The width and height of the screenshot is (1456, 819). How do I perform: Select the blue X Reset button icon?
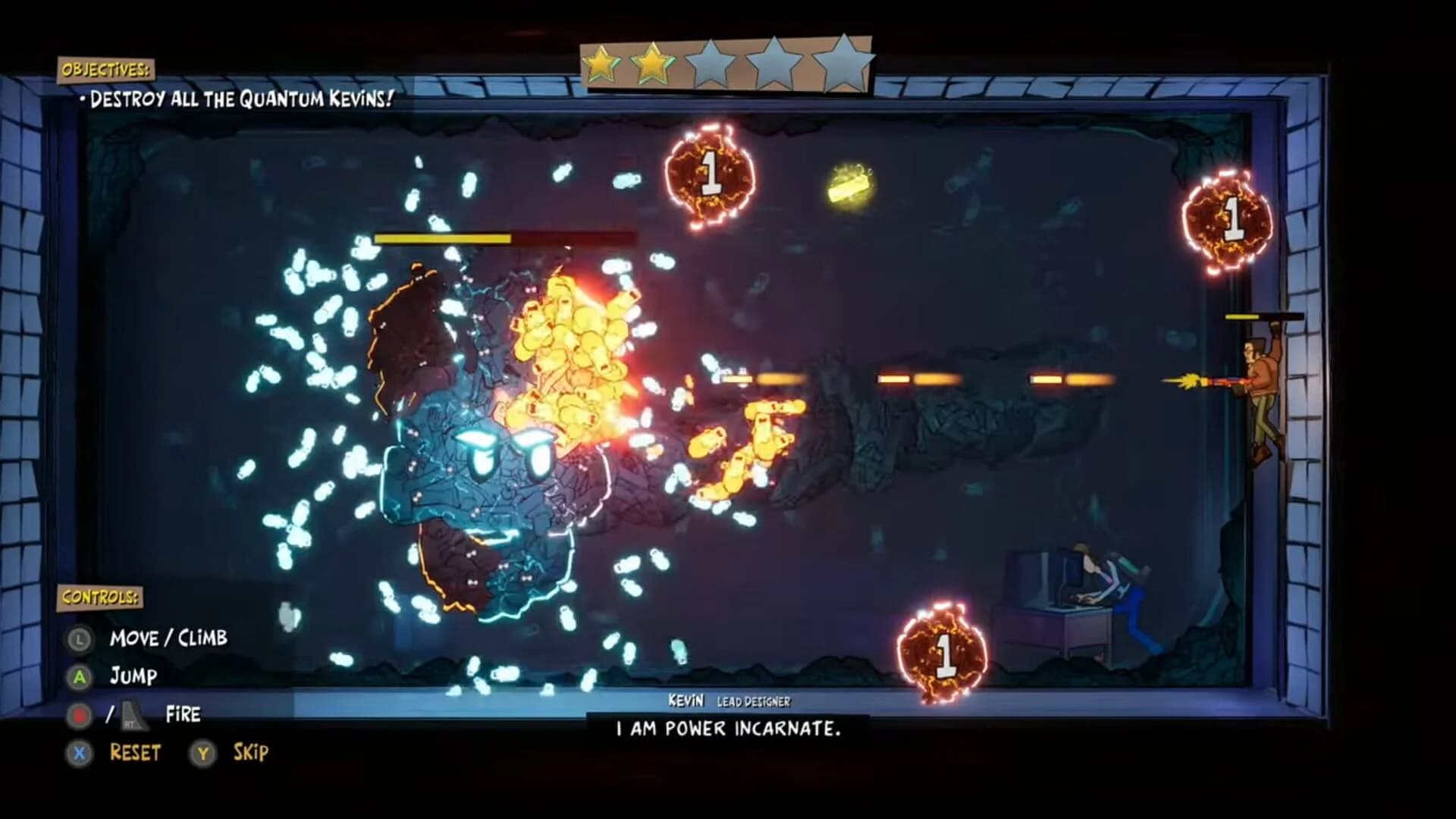[x=78, y=753]
